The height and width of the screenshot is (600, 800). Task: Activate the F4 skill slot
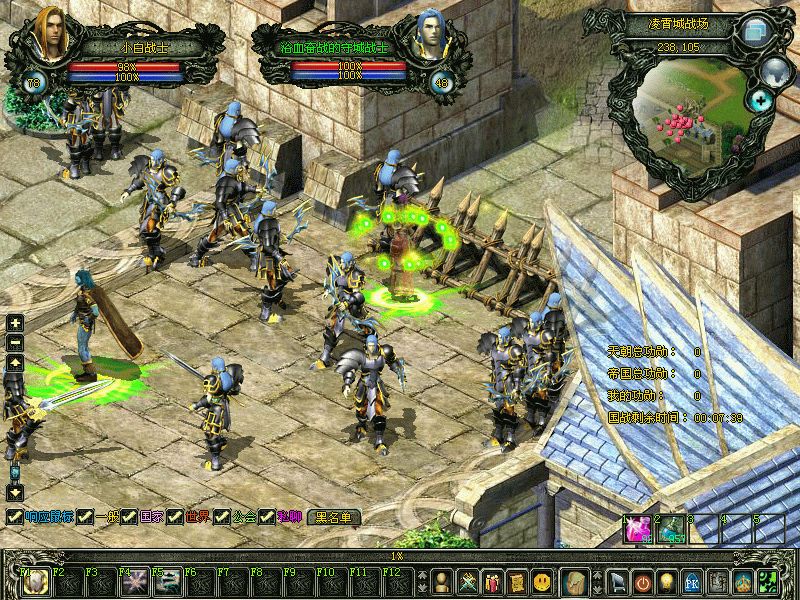[x=133, y=582]
